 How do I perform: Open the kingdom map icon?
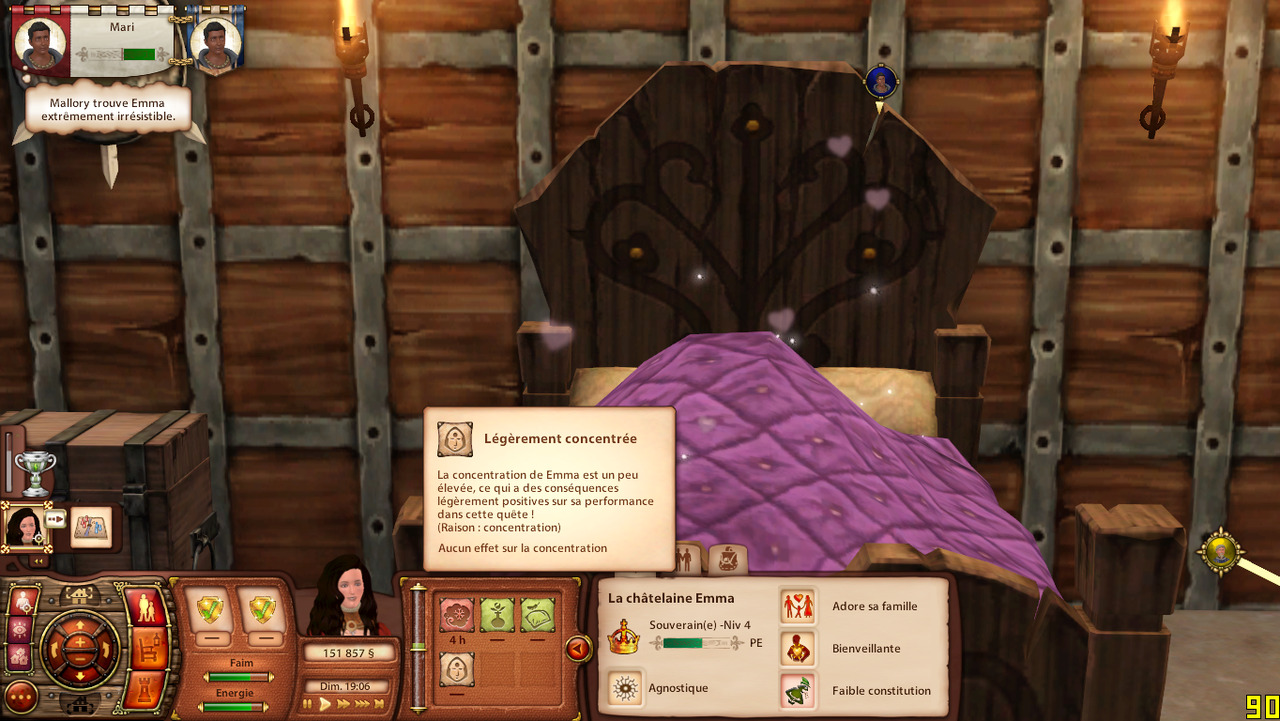91,526
